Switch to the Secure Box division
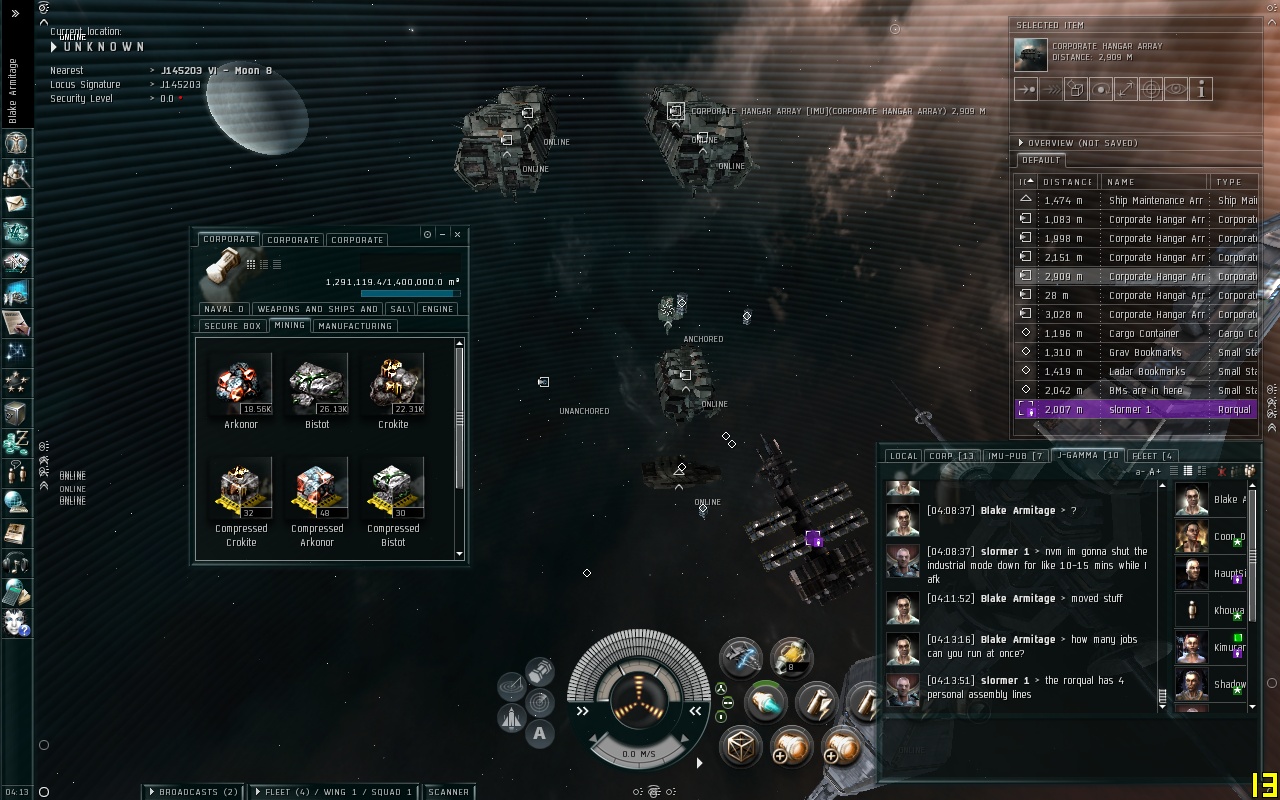 point(232,326)
